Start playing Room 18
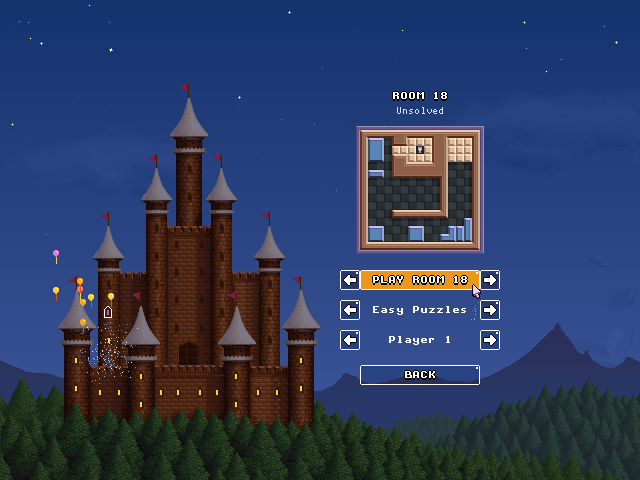This screenshot has width=640, height=480. click(419, 280)
